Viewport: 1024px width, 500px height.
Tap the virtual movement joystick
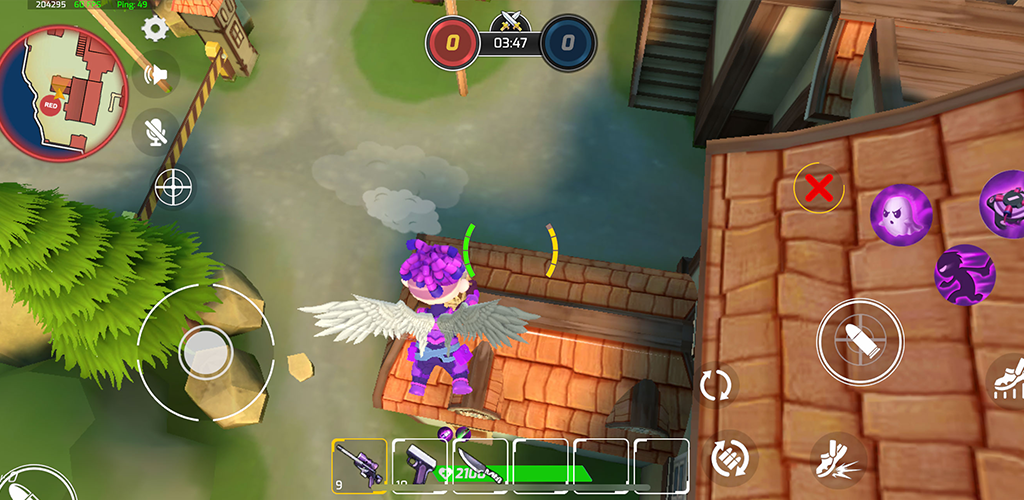206,352
